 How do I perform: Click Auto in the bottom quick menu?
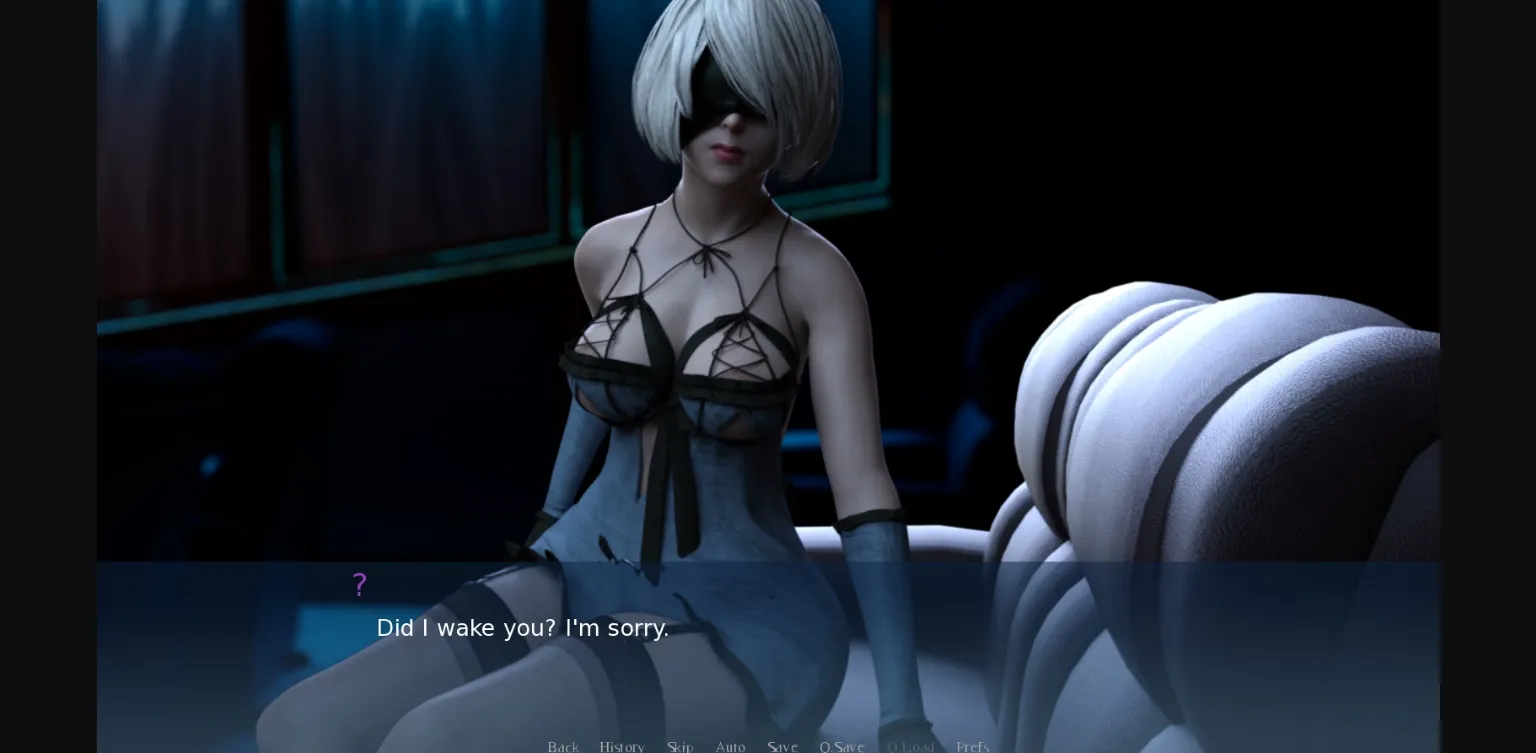[731, 747]
